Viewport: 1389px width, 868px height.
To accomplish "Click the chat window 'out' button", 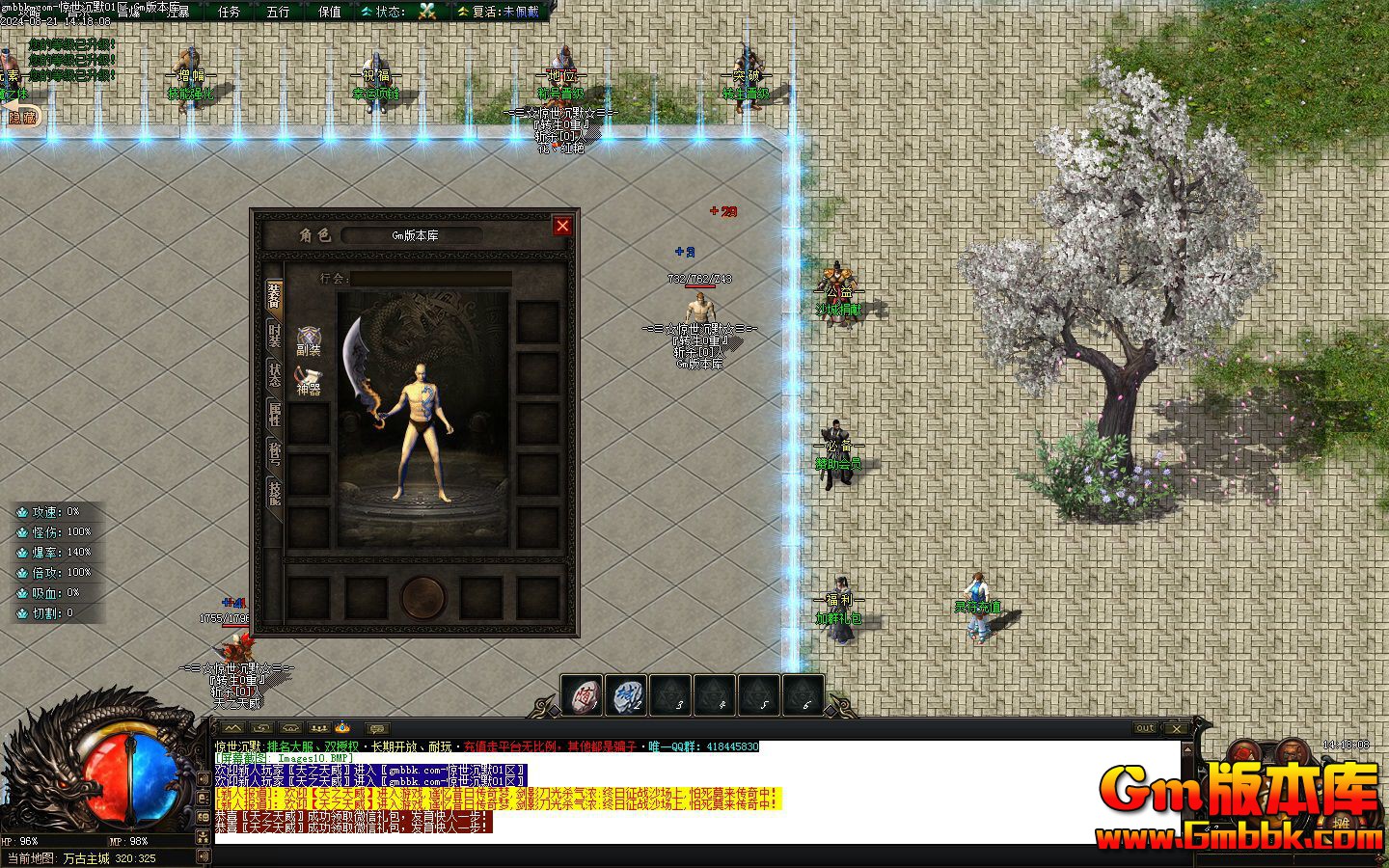I will pos(1145,728).
